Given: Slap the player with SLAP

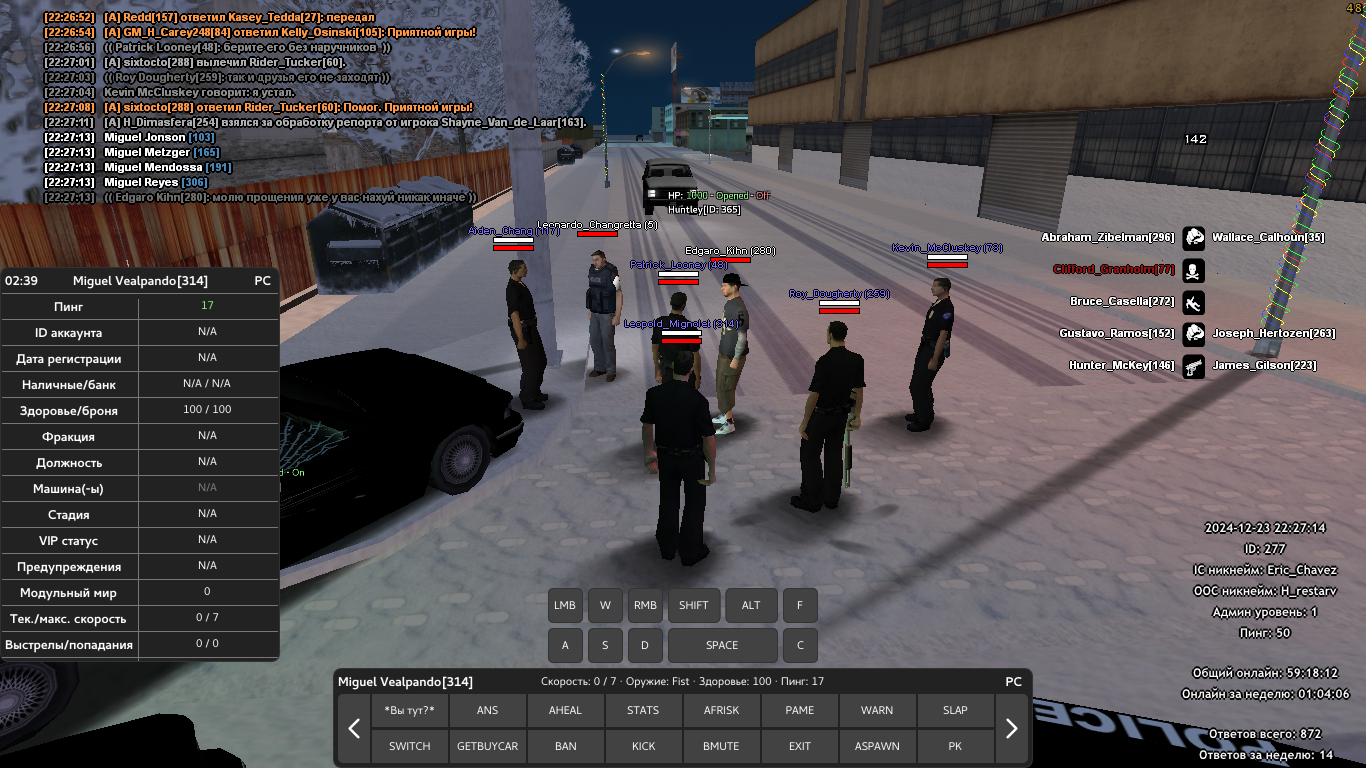Looking at the screenshot, I should click(x=955, y=710).
